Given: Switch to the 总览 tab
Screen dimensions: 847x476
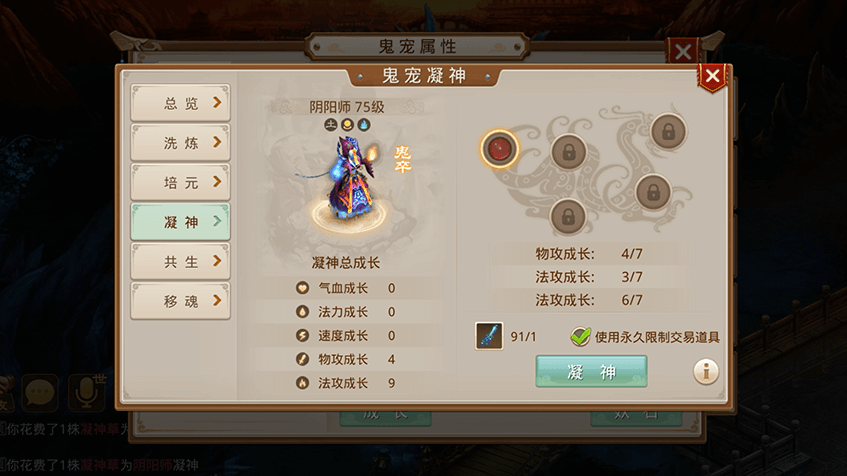Looking at the screenshot, I should point(180,102).
